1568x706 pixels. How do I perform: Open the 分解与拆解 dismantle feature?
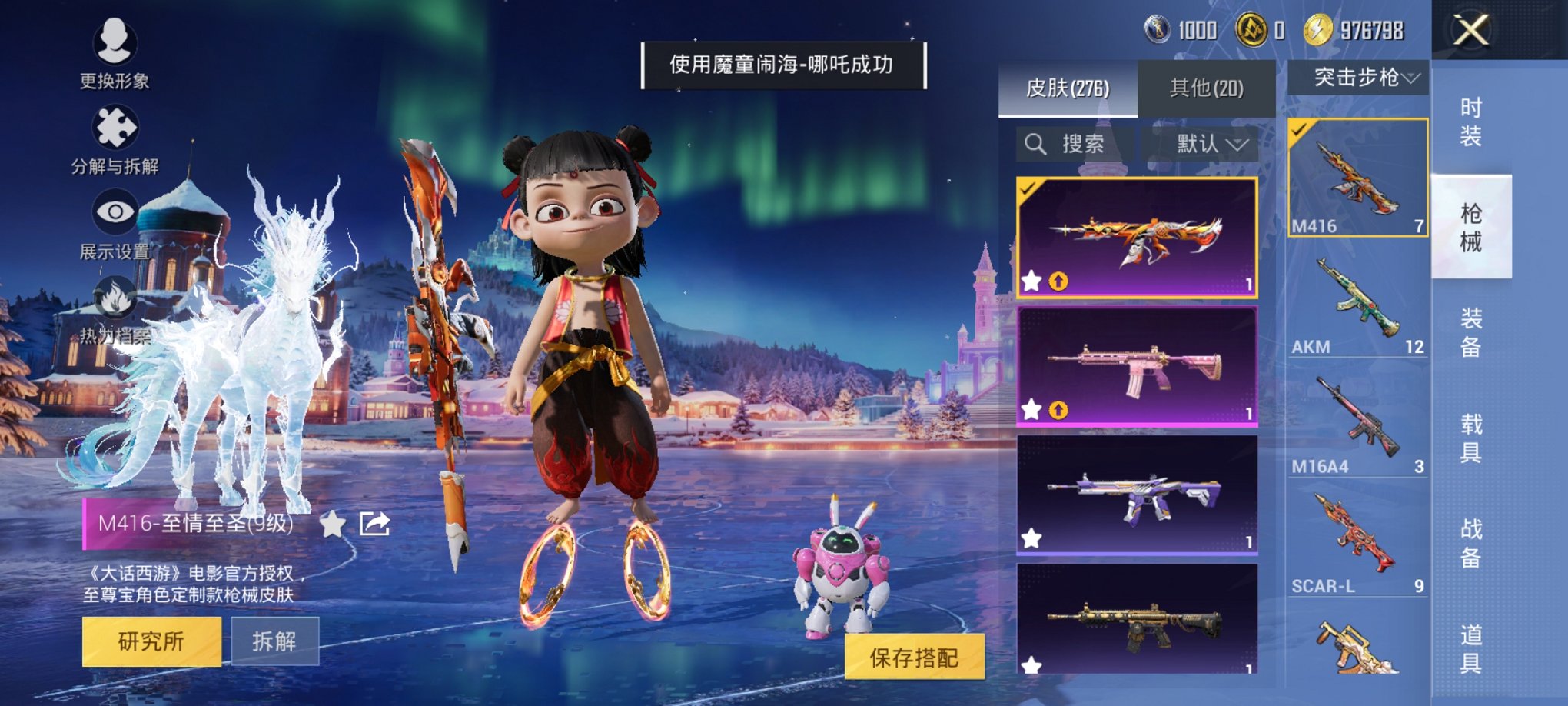click(x=114, y=127)
